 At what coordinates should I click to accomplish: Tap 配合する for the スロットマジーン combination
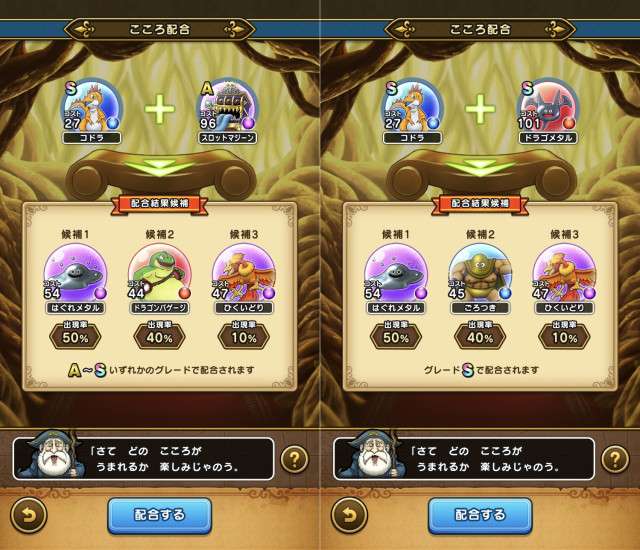[160, 515]
